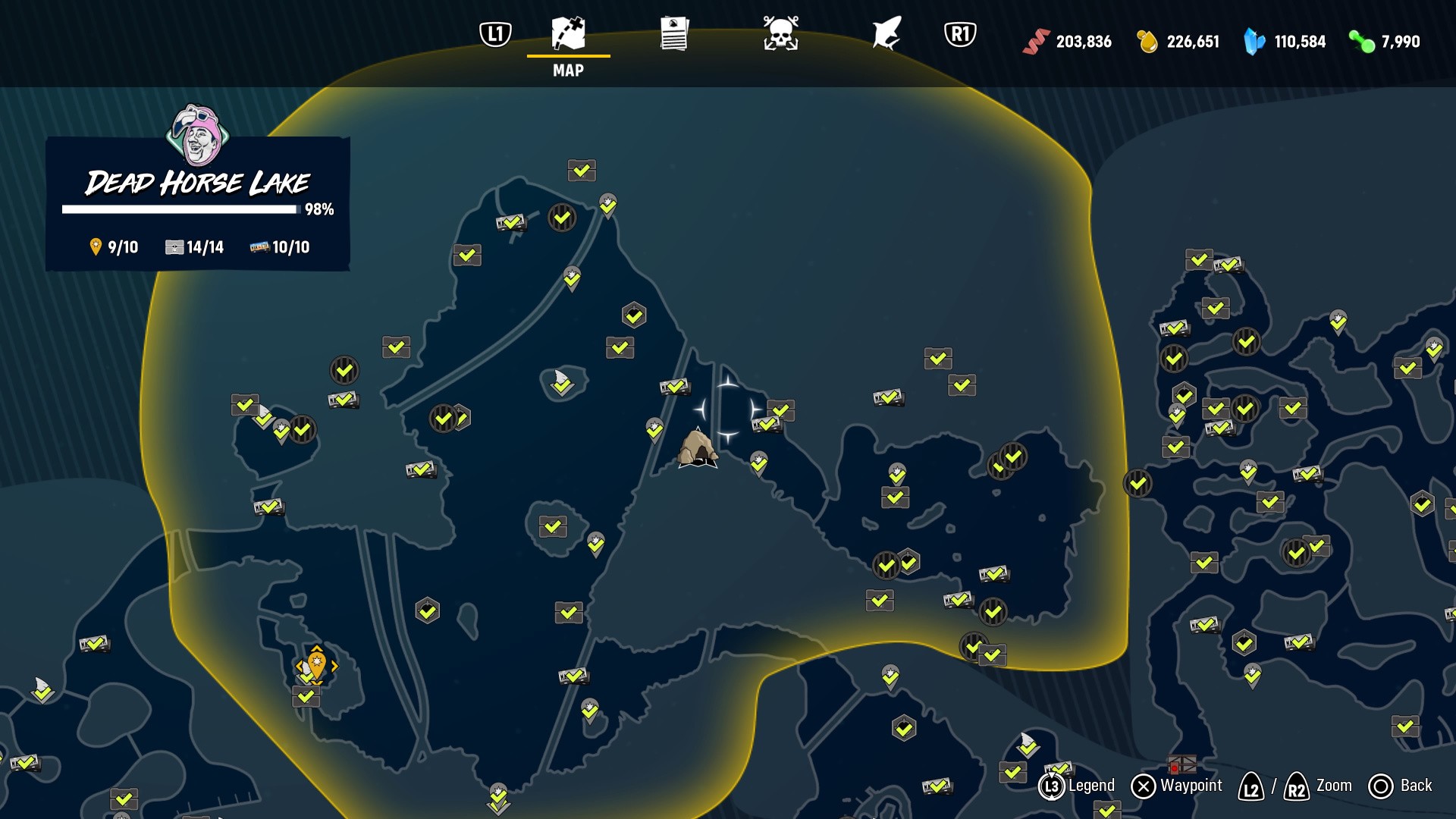This screenshot has height=819, width=1456.
Task: Select the shark fin menu icon
Action: [x=886, y=33]
